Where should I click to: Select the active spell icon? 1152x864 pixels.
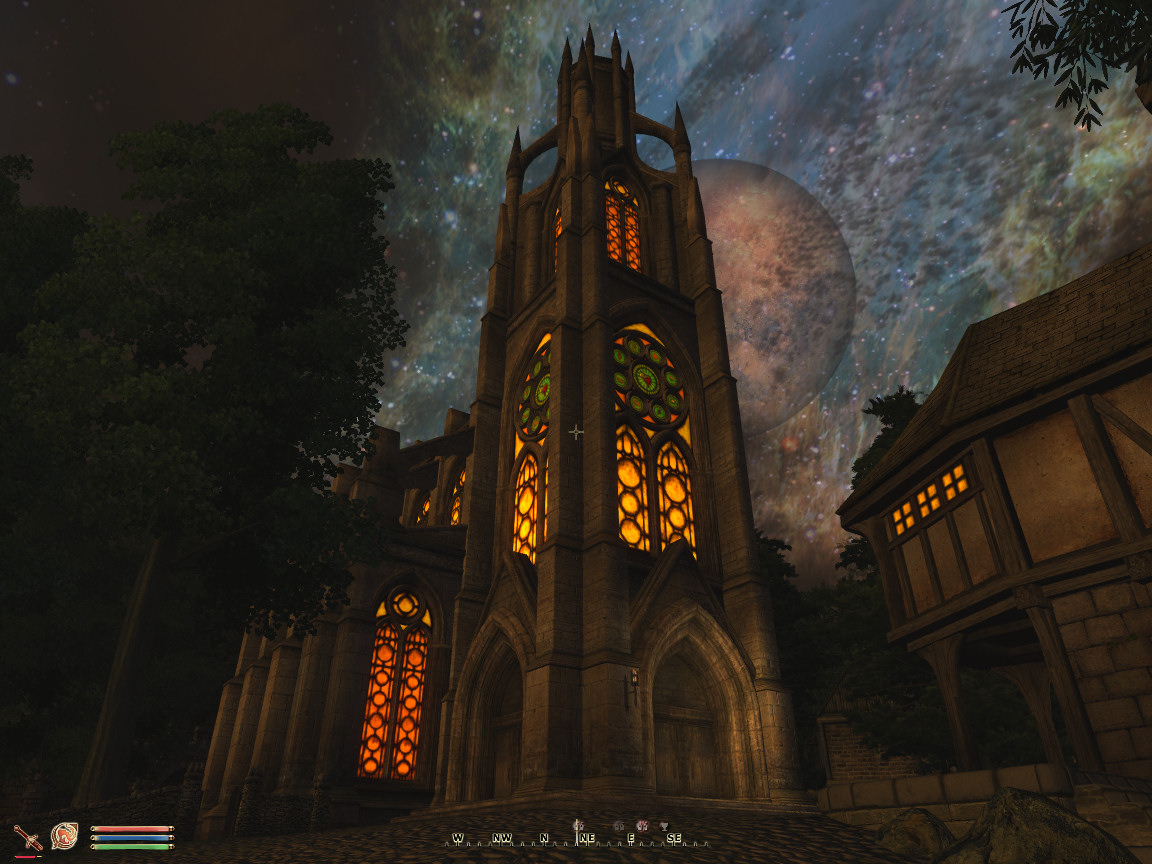click(65, 835)
